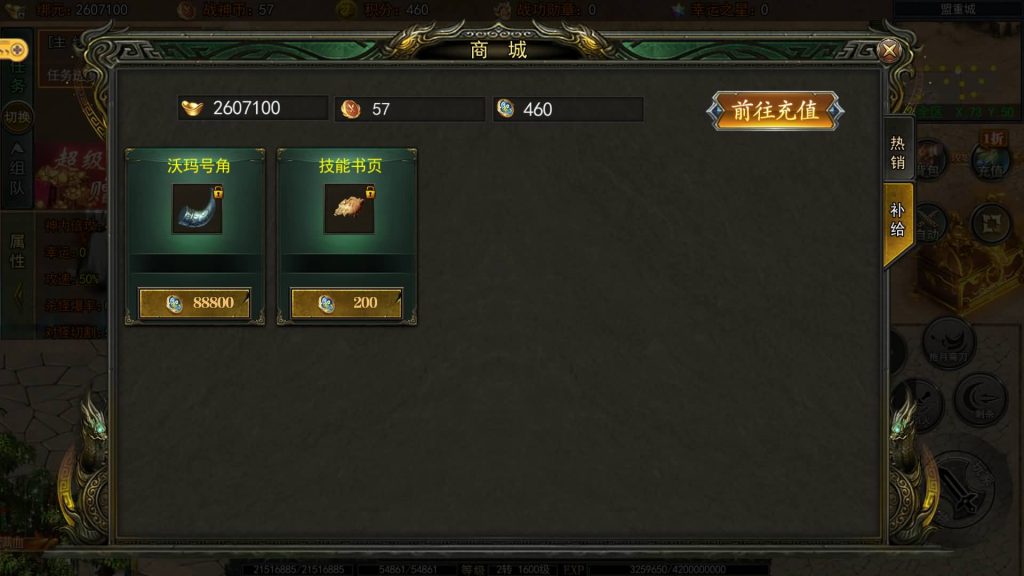Close the 商城 shop window
This screenshot has height=576, width=1024.
[x=888, y=50]
